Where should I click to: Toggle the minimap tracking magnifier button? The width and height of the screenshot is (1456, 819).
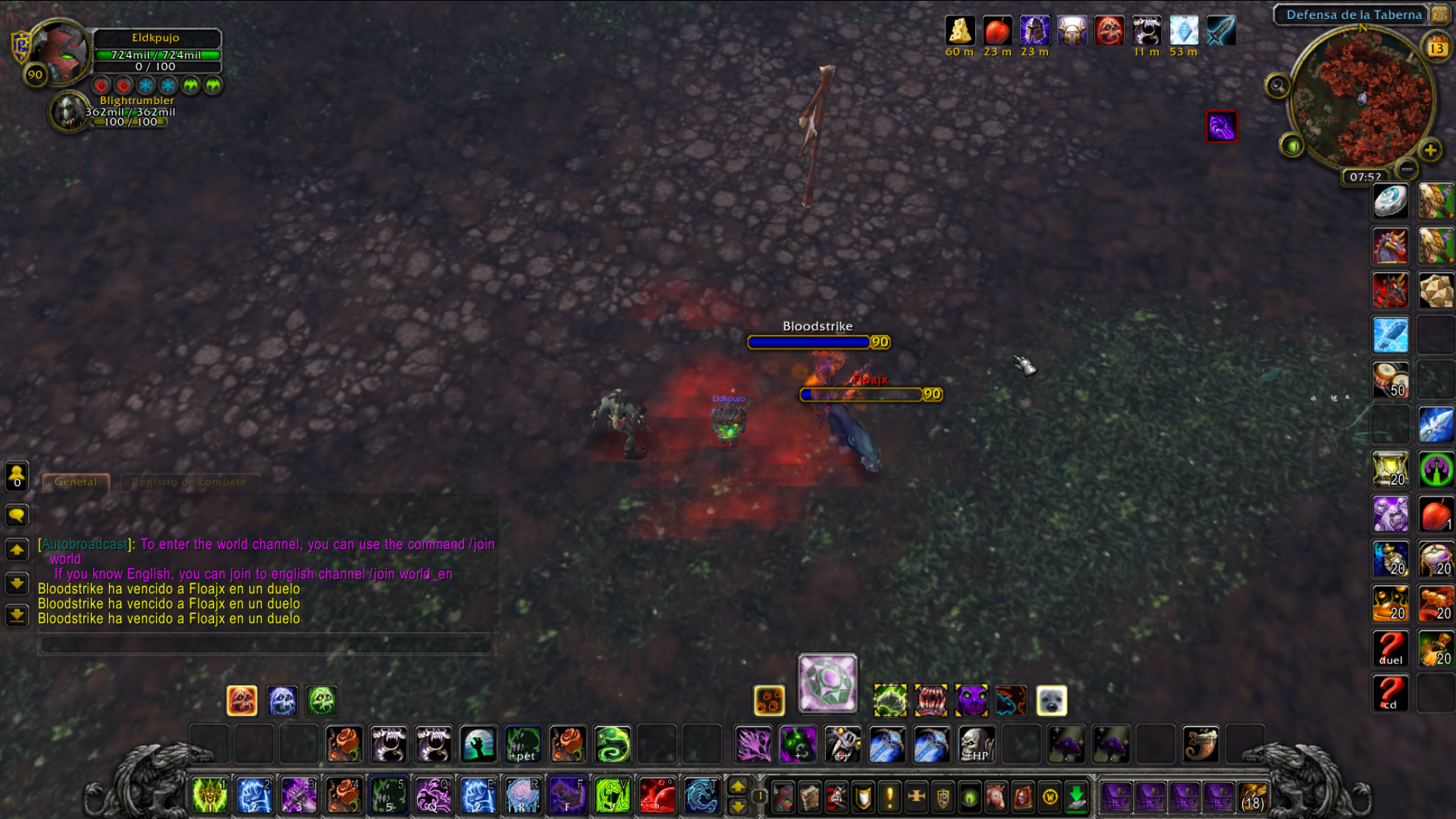(1277, 86)
